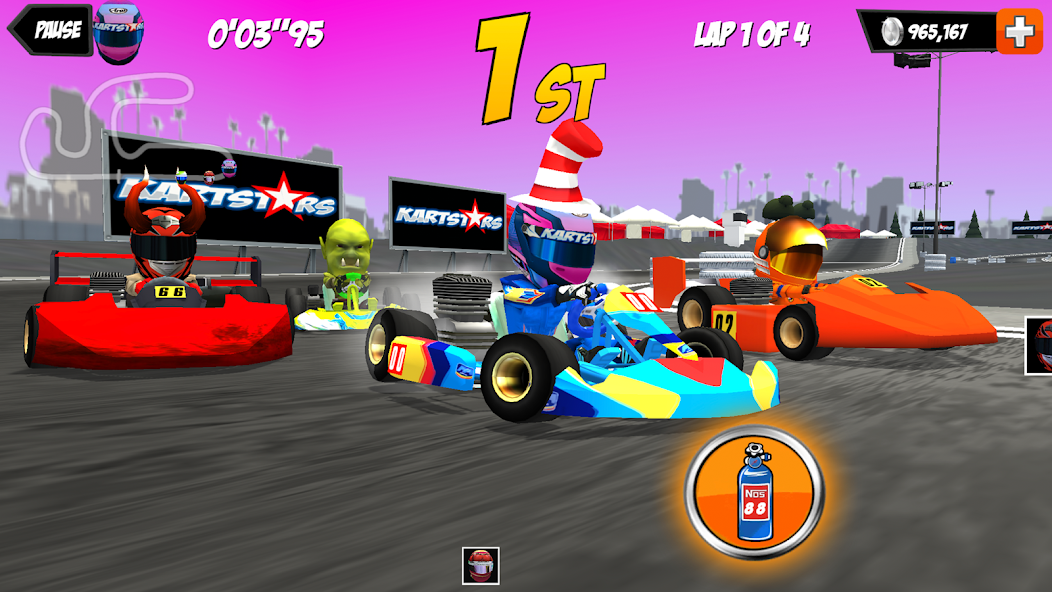Pause the race with the Pause button
The image size is (1052, 592).
coord(50,30)
